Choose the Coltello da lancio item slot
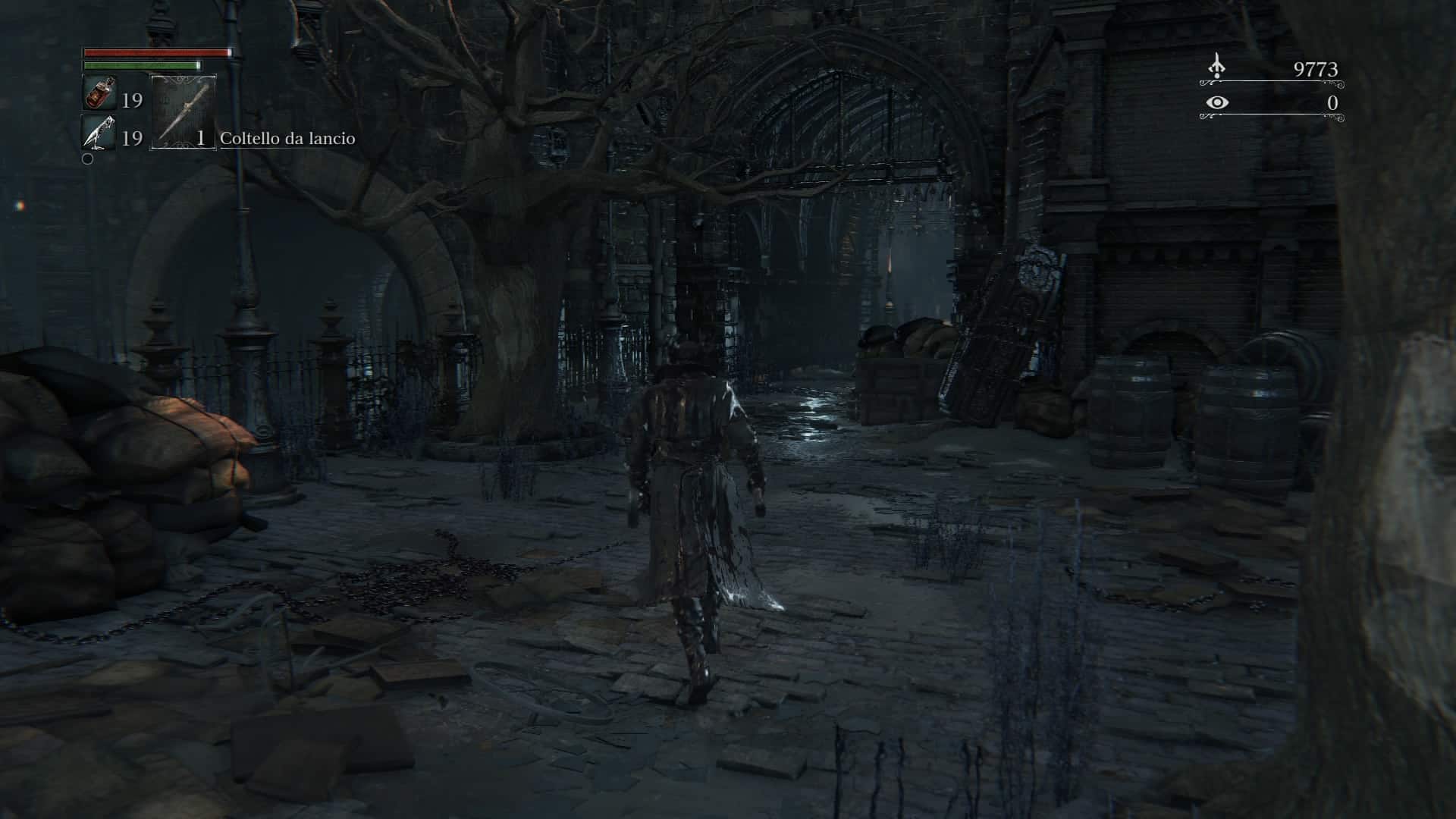The image size is (1456, 819). point(184,112)
